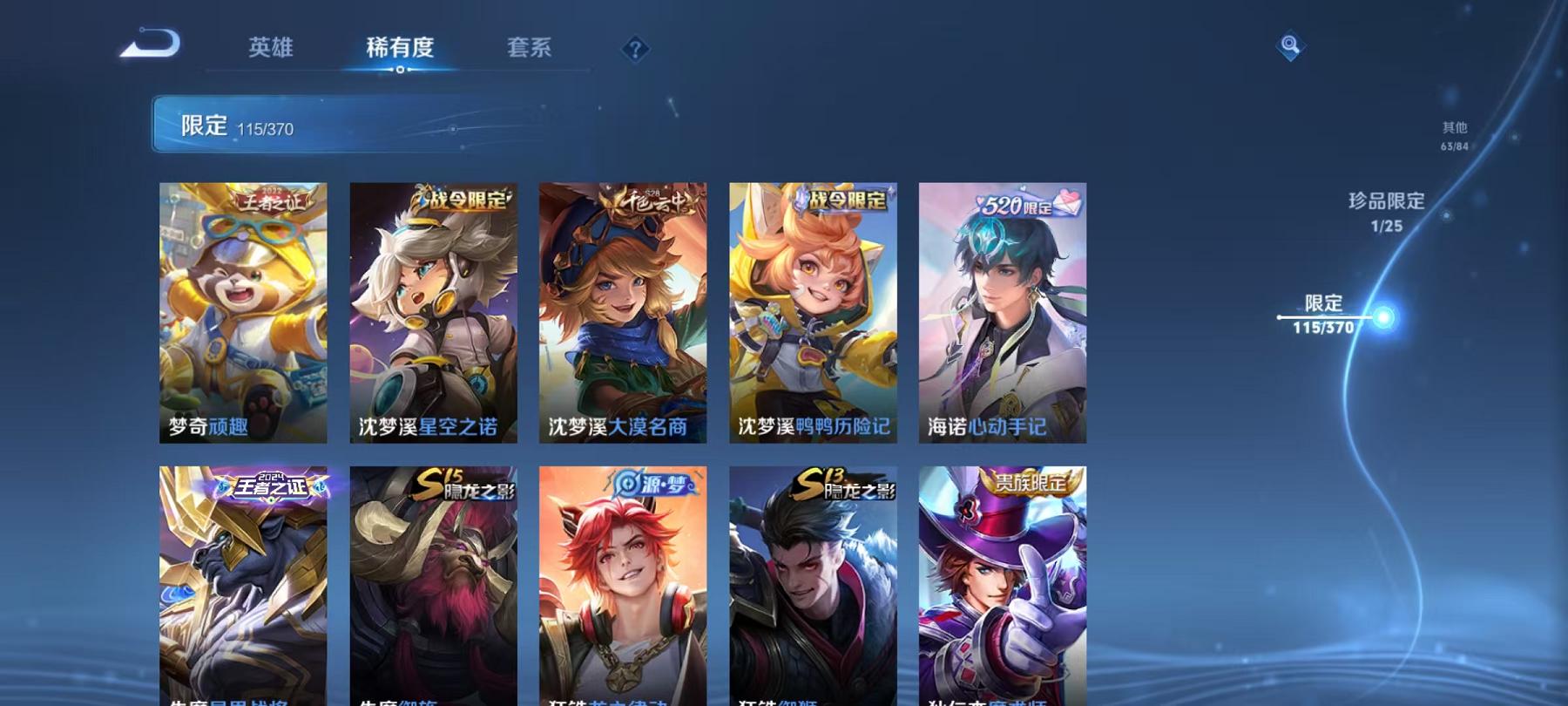Switch to the 英雄 tab
The height and width of the screenshot is (706, 1568).
click(x=271, y=50)
